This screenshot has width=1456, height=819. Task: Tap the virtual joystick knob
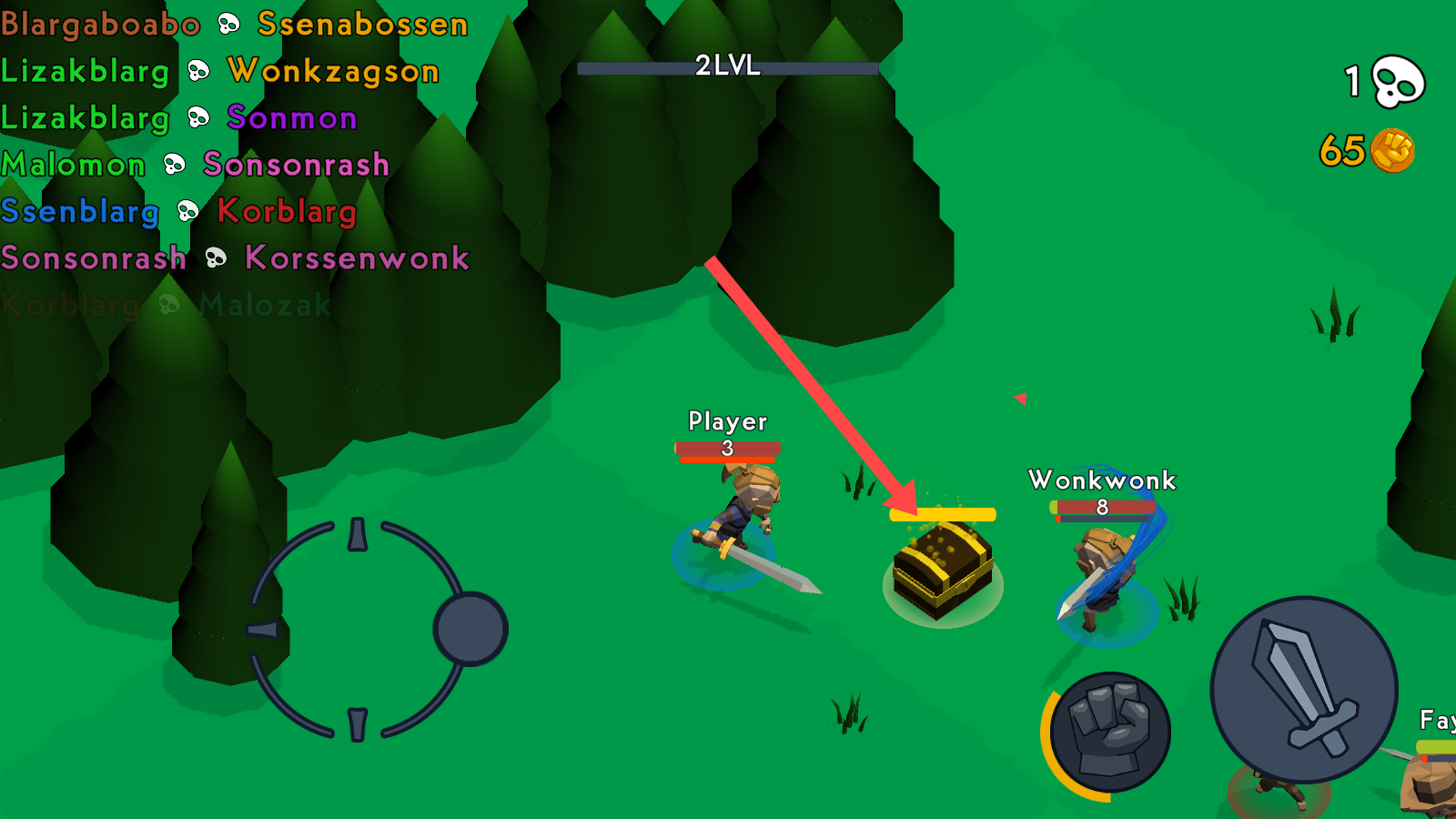point(470,629)
